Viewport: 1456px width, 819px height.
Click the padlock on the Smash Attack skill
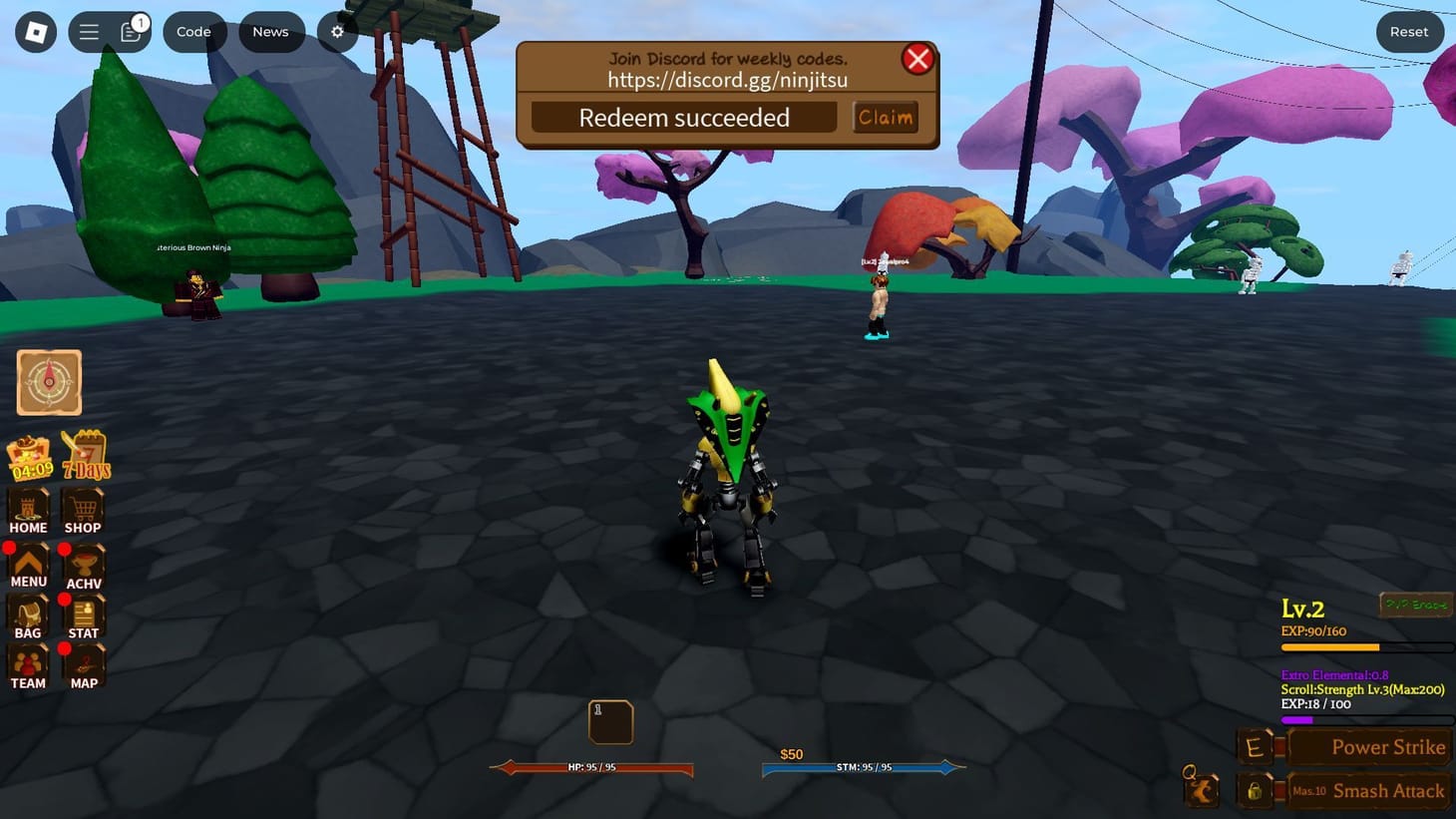tap(1255, 790)
